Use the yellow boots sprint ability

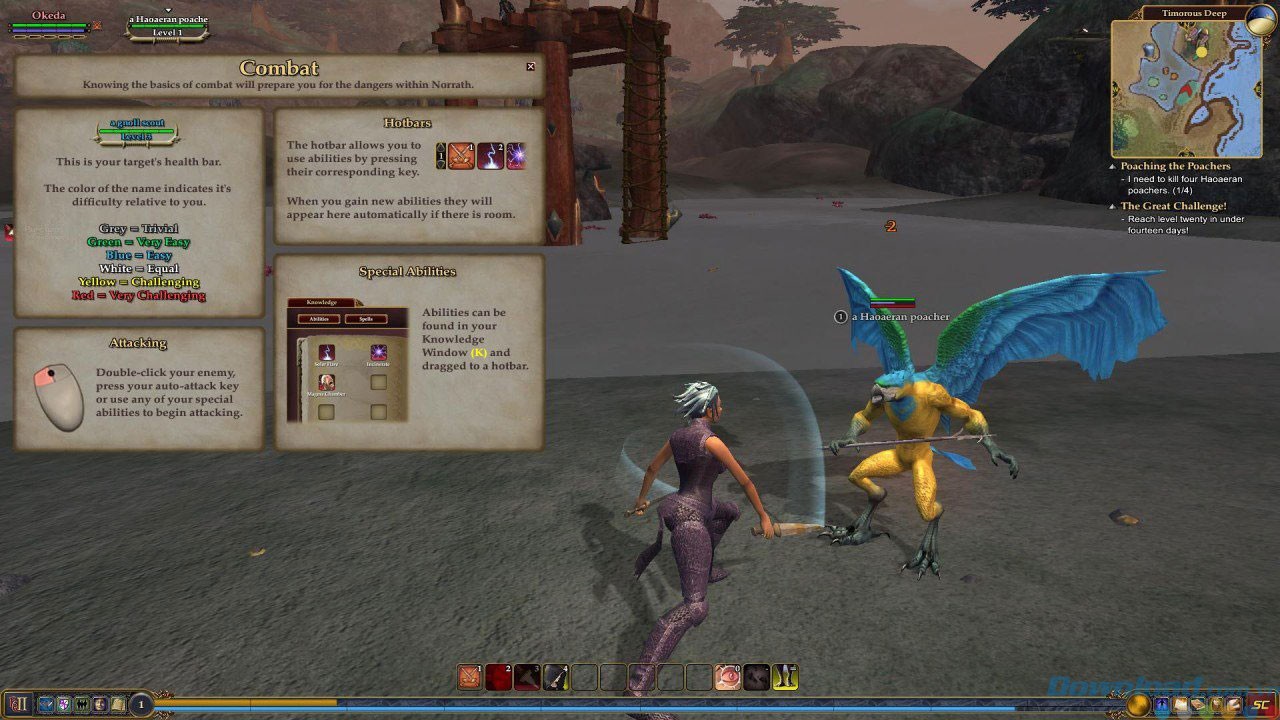coord(785,677)
